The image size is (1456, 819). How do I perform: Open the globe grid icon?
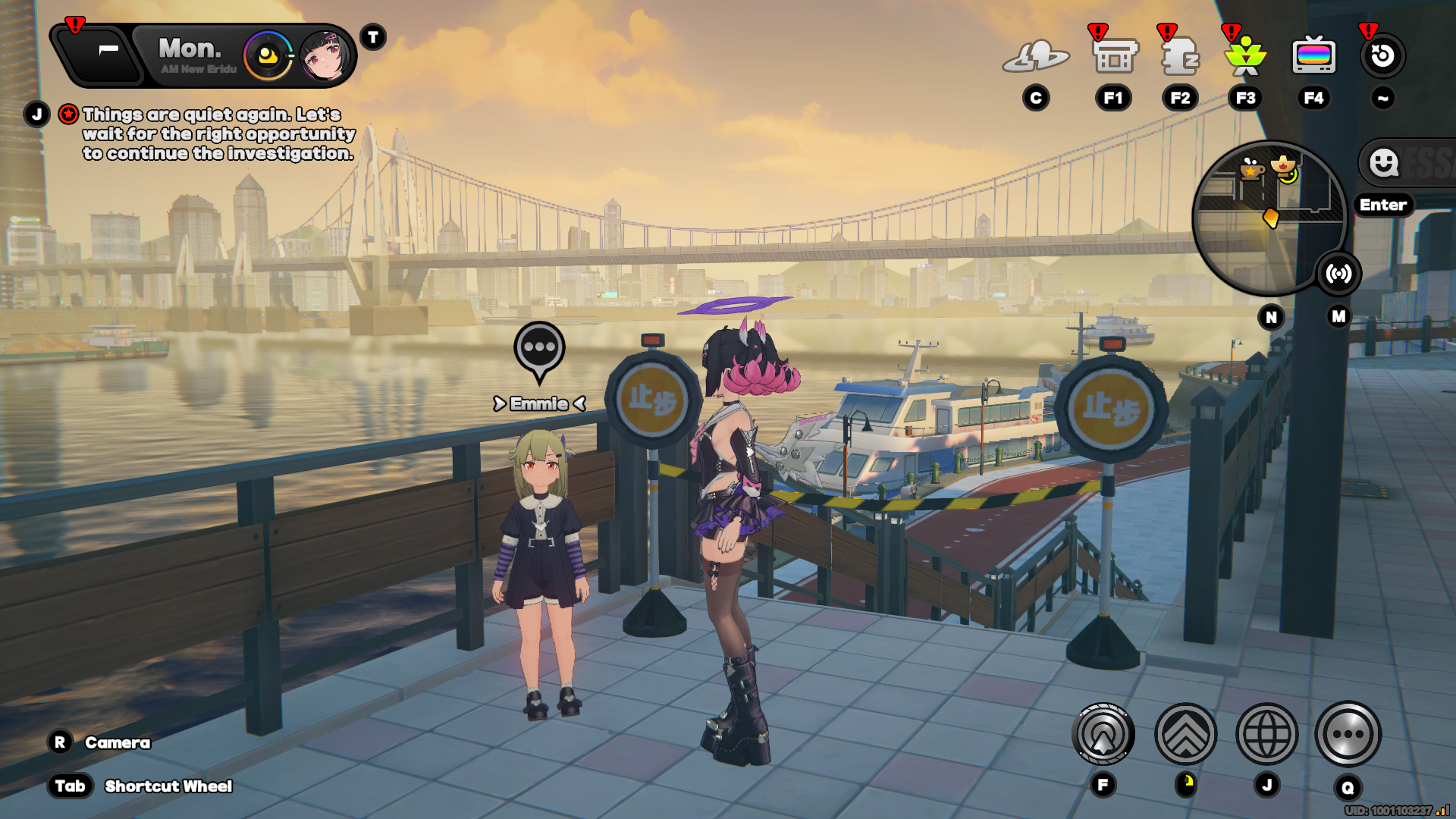point(1266,734)
